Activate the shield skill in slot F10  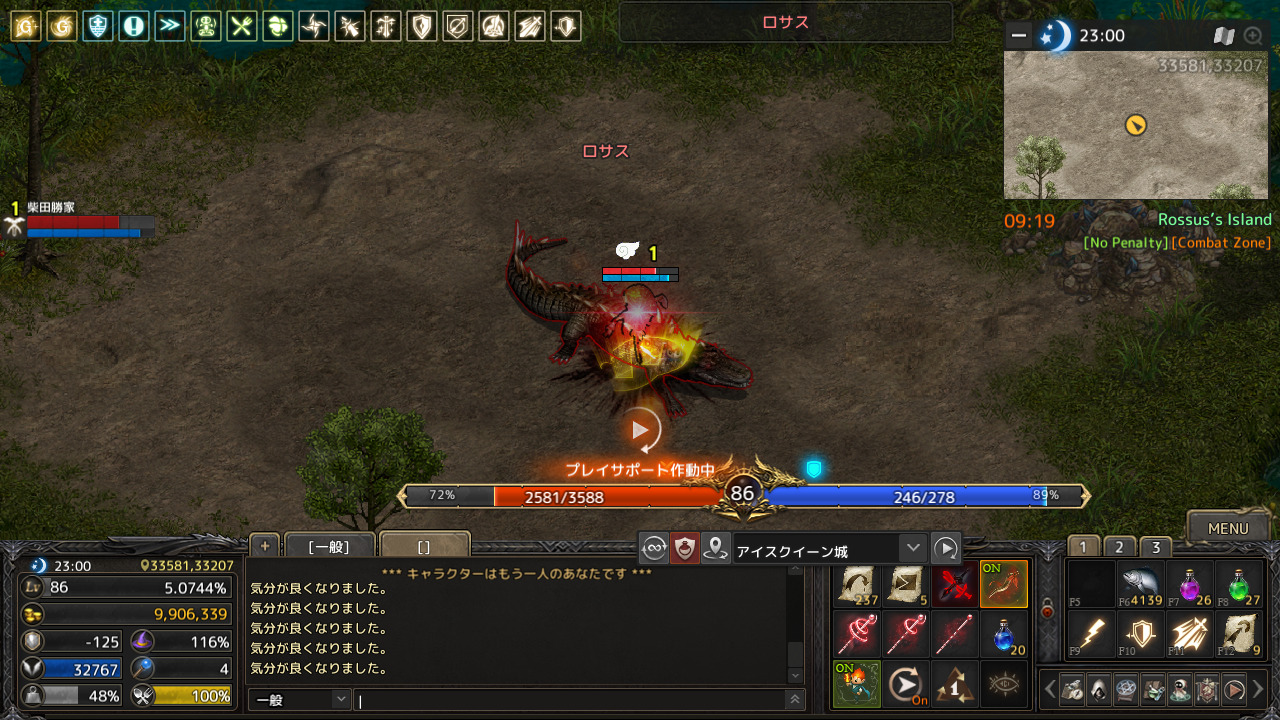click(1141, 634)
